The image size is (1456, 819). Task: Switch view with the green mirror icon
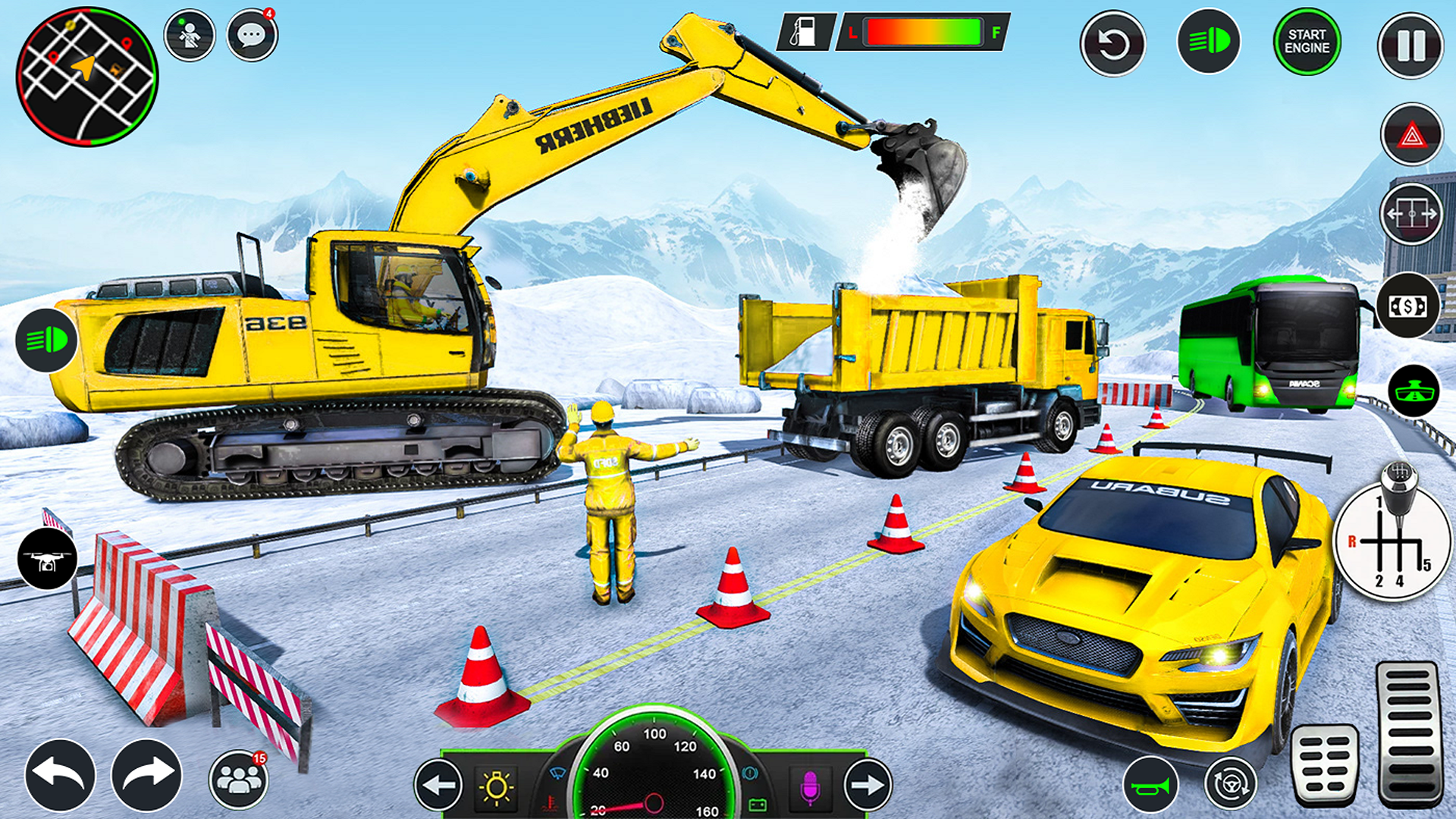coord(1414,391)
